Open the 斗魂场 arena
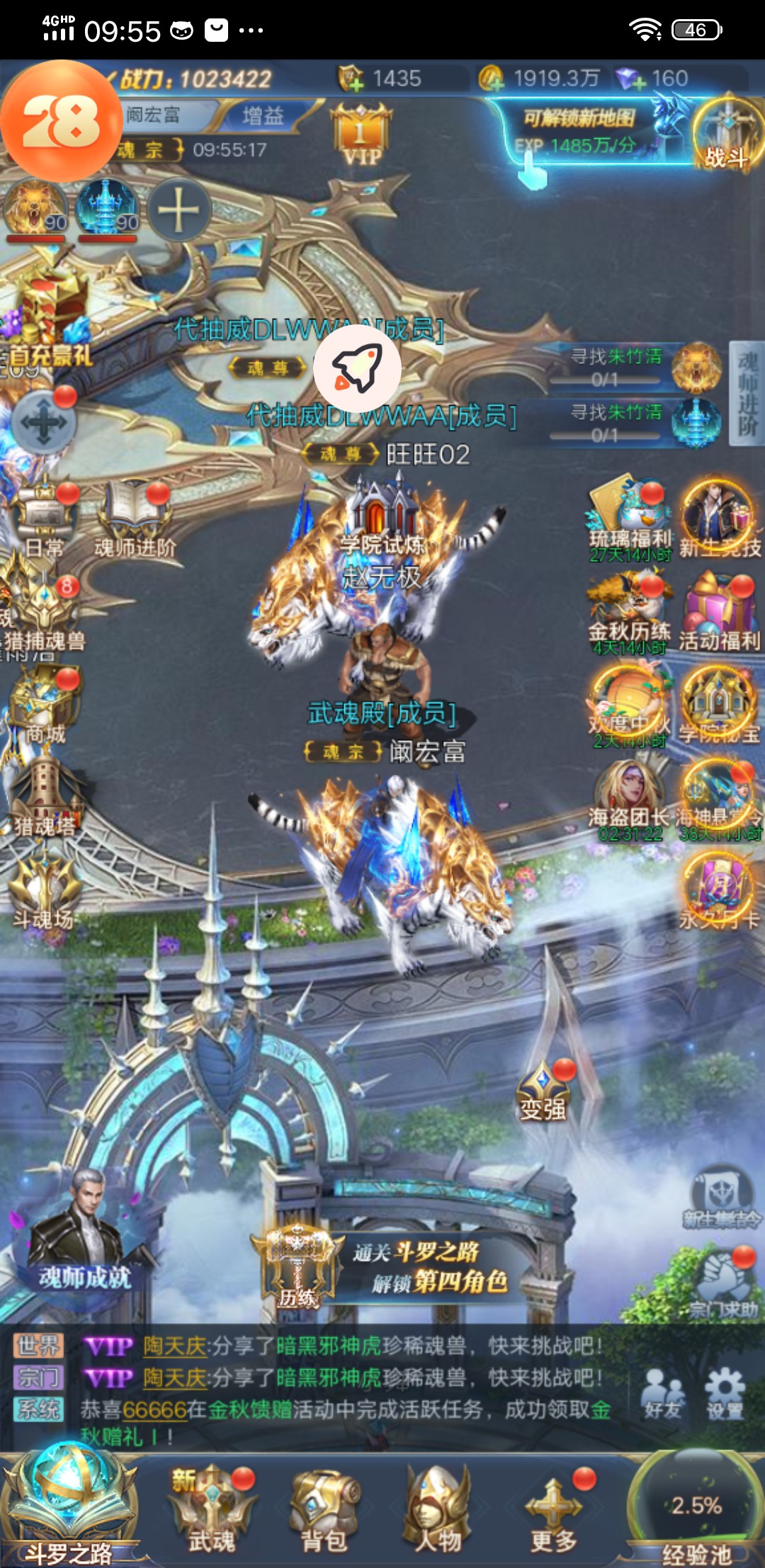Image resolution: width=765 pixels, height=1568 pixels. [44, 892]
